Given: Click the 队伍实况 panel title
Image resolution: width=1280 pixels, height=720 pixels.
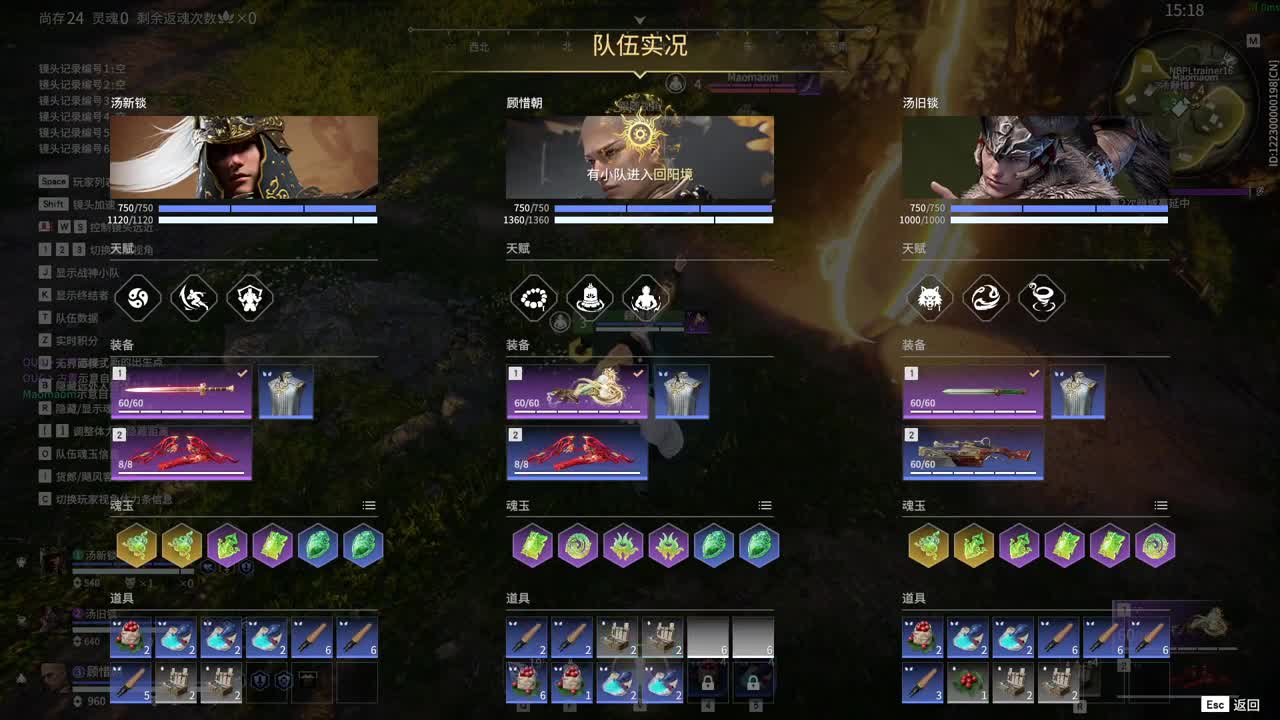Looking at the screenshot, I should click(639, 46).
